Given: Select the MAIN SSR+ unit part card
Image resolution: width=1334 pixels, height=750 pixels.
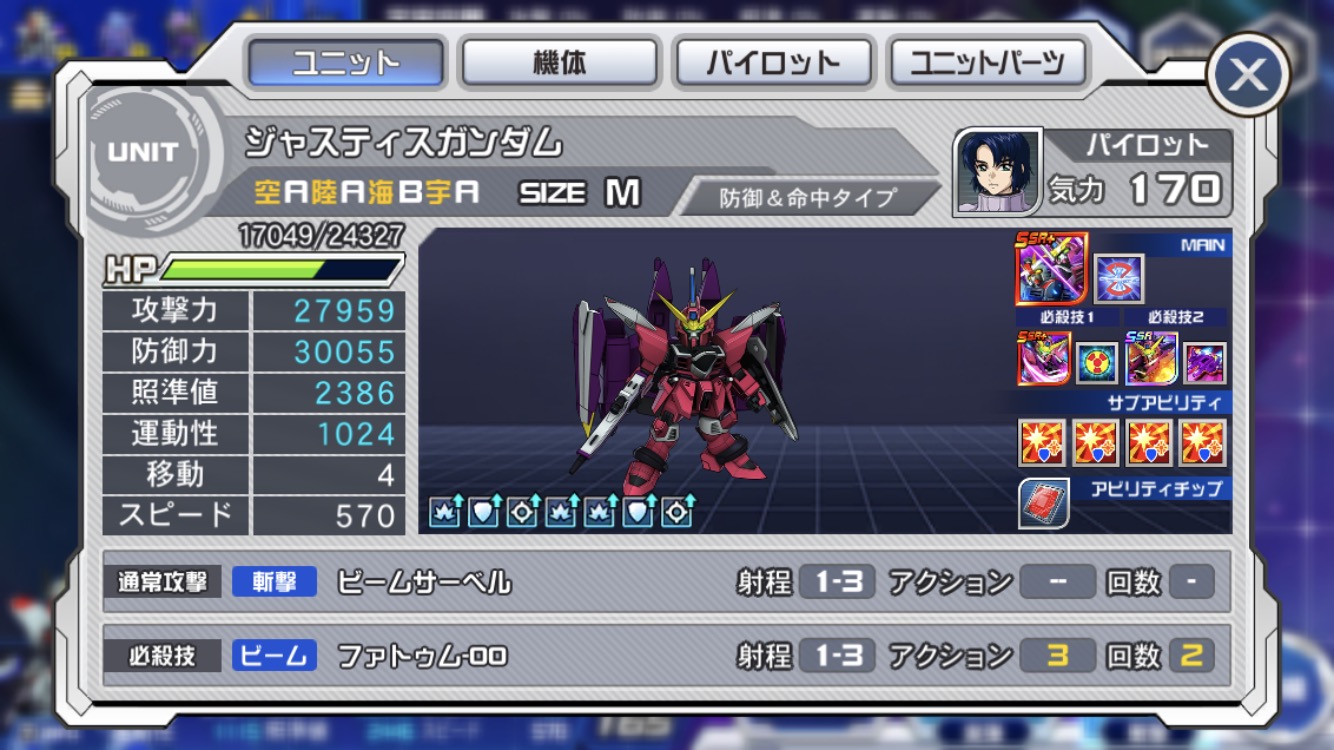Looking at the screenshot, I should 1051,269.
